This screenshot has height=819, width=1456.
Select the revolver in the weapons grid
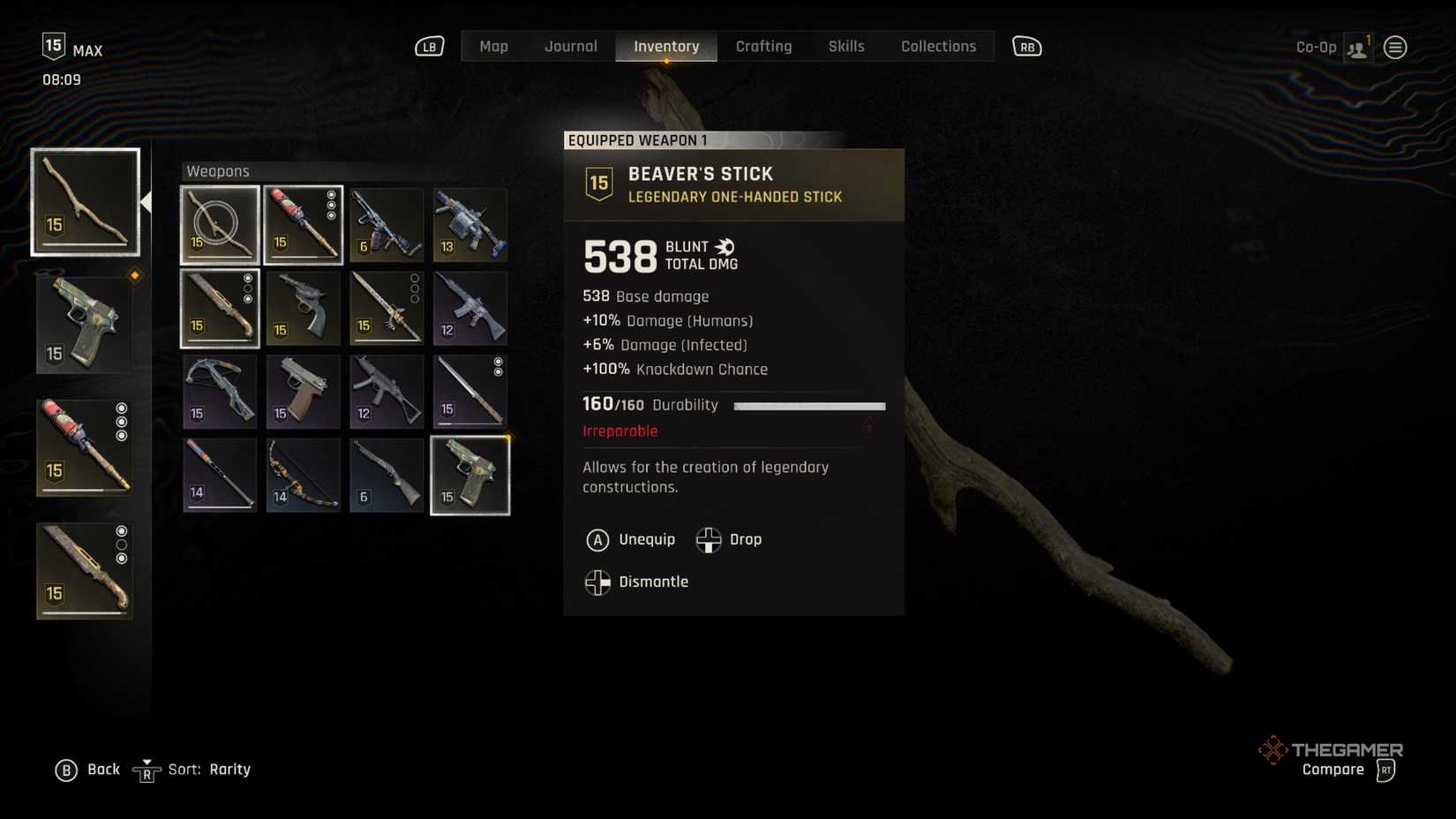(303, 308)
